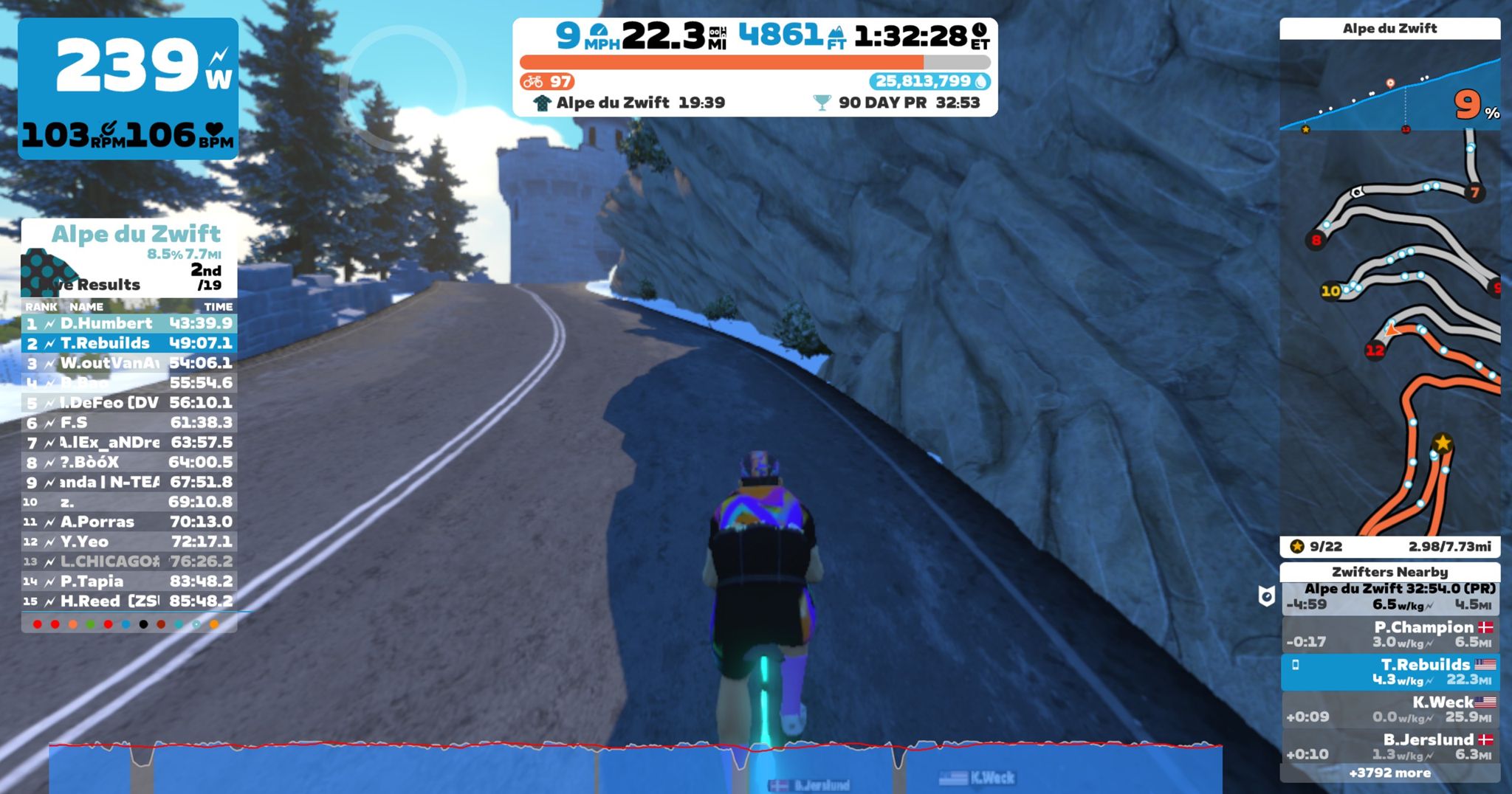
Task: Click the mountain icon beside 4861 FT elevation
Action: coord(836,32)
